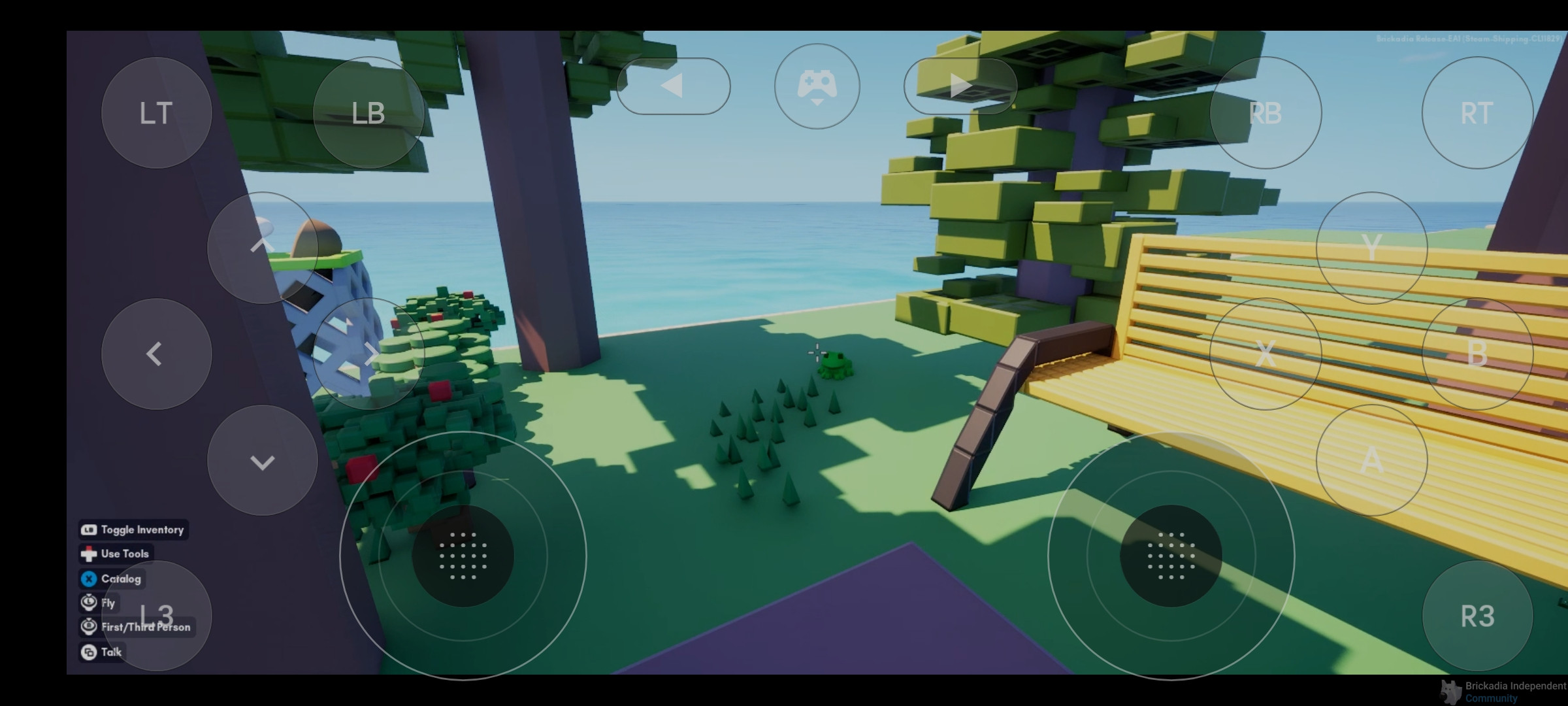Tap the D-pad down arrow

pyautogui.click(x=262, y=460)
